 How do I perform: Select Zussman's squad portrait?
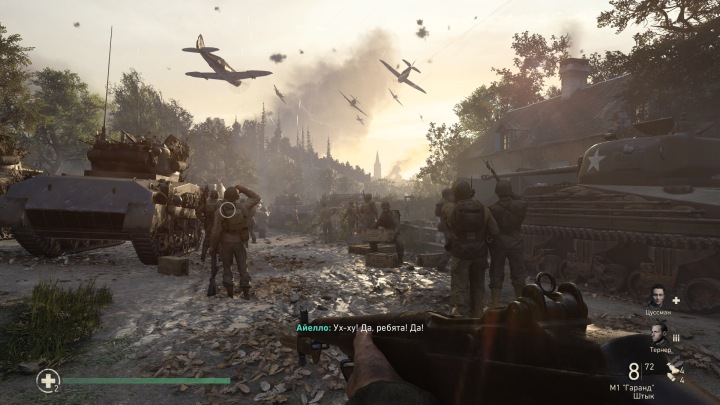pos(657,297)
